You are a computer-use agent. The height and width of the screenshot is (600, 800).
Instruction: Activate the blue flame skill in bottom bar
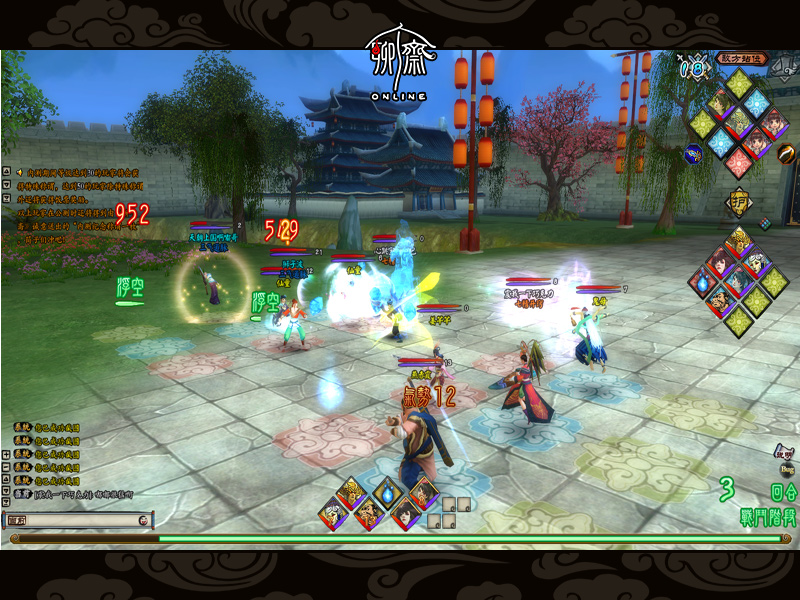387,495
